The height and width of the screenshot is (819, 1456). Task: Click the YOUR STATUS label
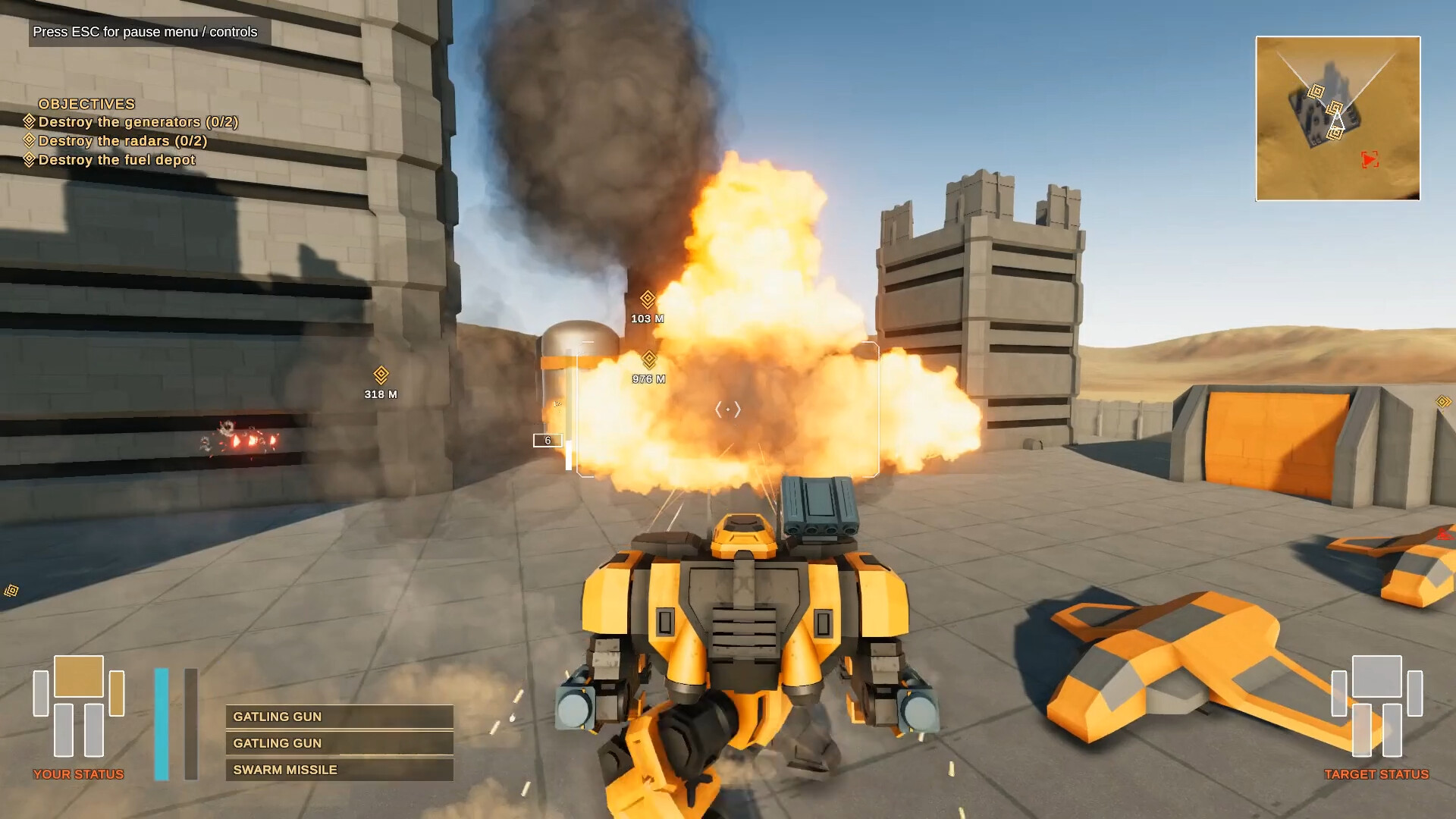(x=78, y=774)
